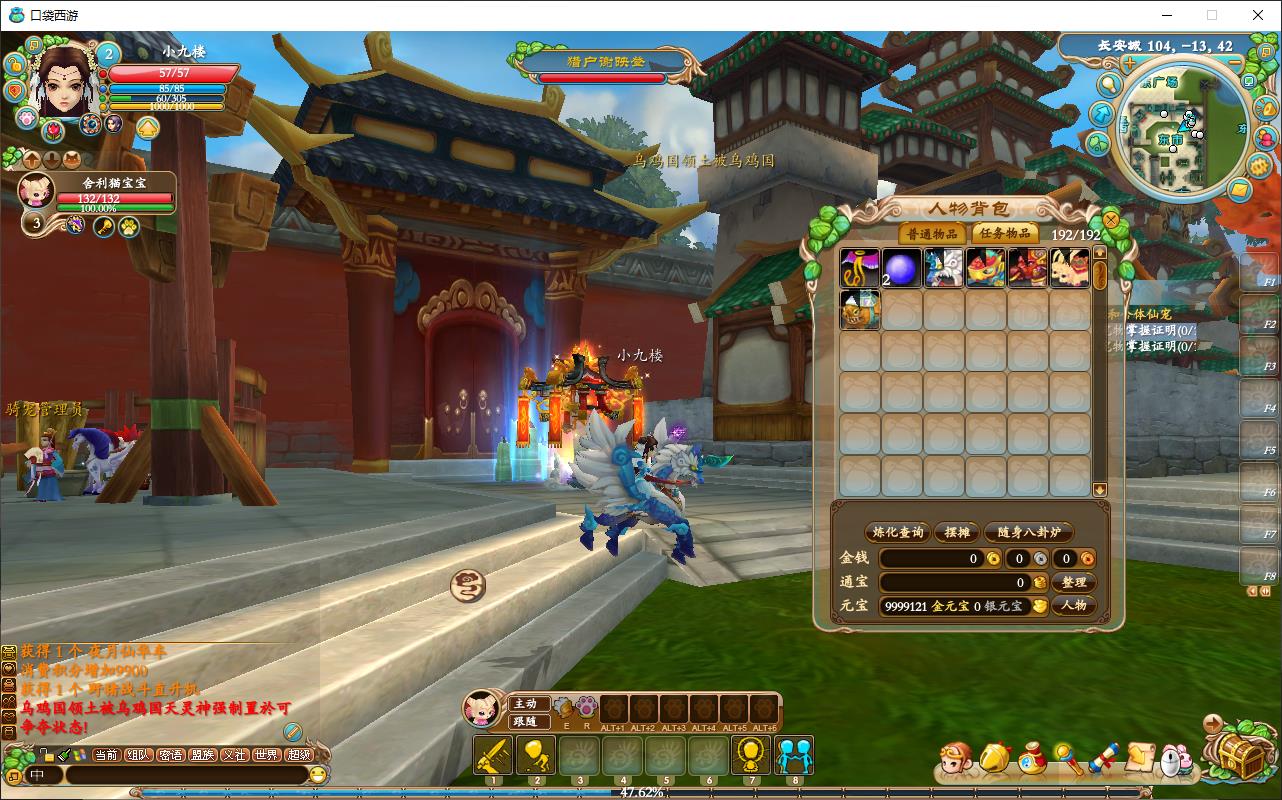Close the 人物背包 inventory window

pyautogui.click(x=1110, y=219)
